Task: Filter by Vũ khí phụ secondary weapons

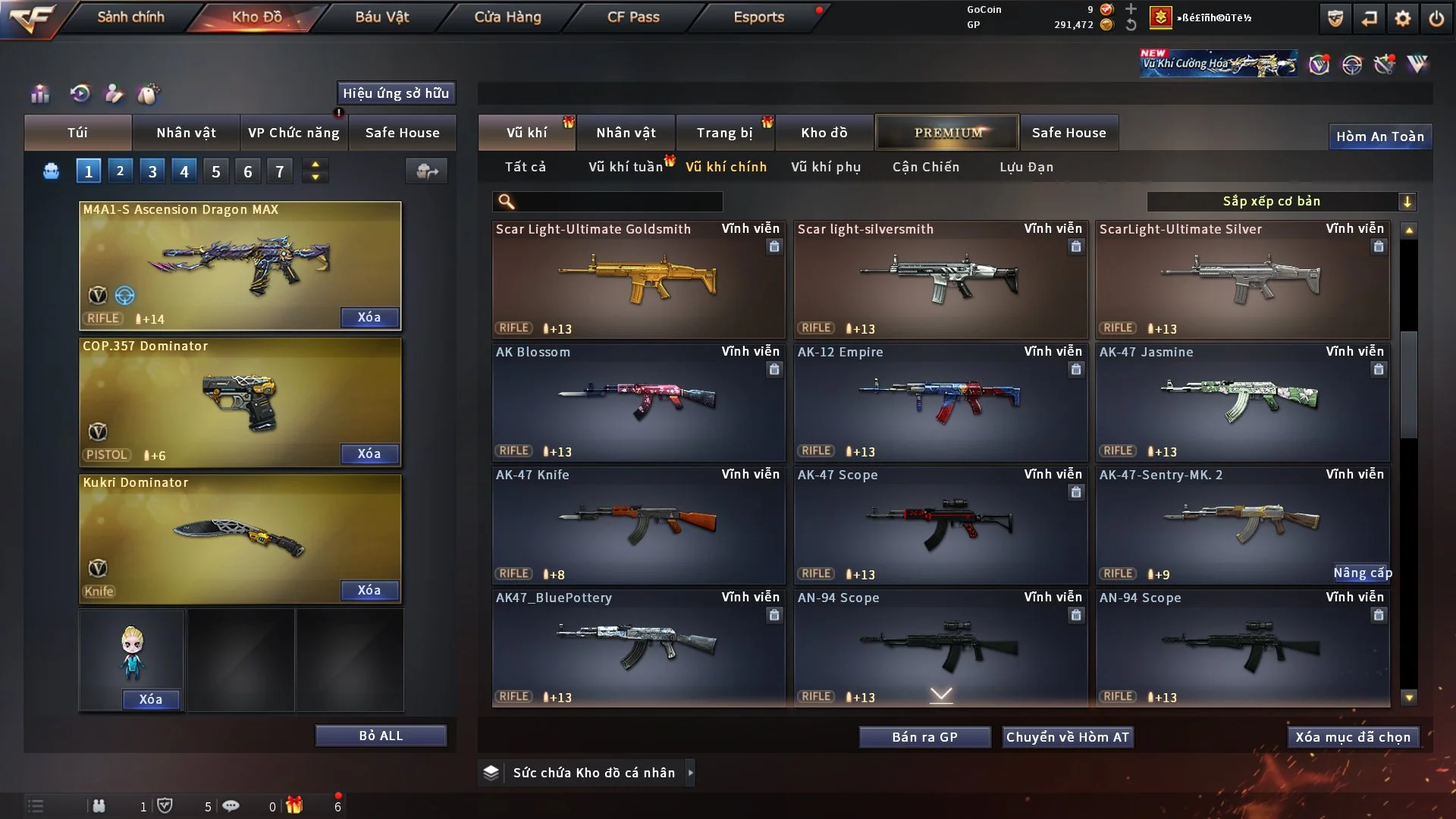Action: pyautogui.click(x=826, y=167)
